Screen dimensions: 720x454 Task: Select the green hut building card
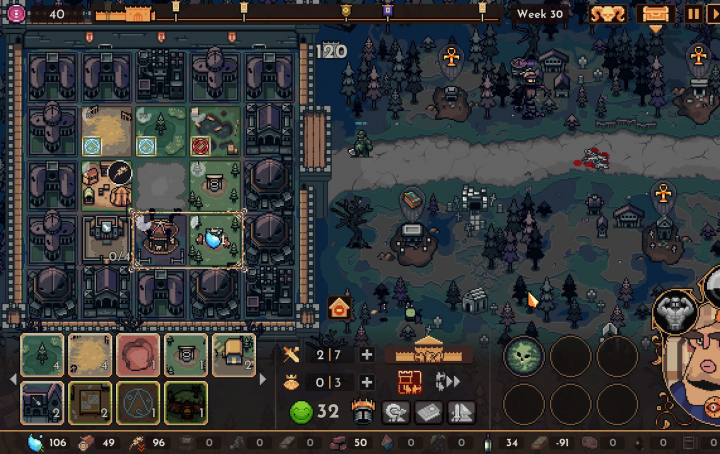tap(186, 403)
